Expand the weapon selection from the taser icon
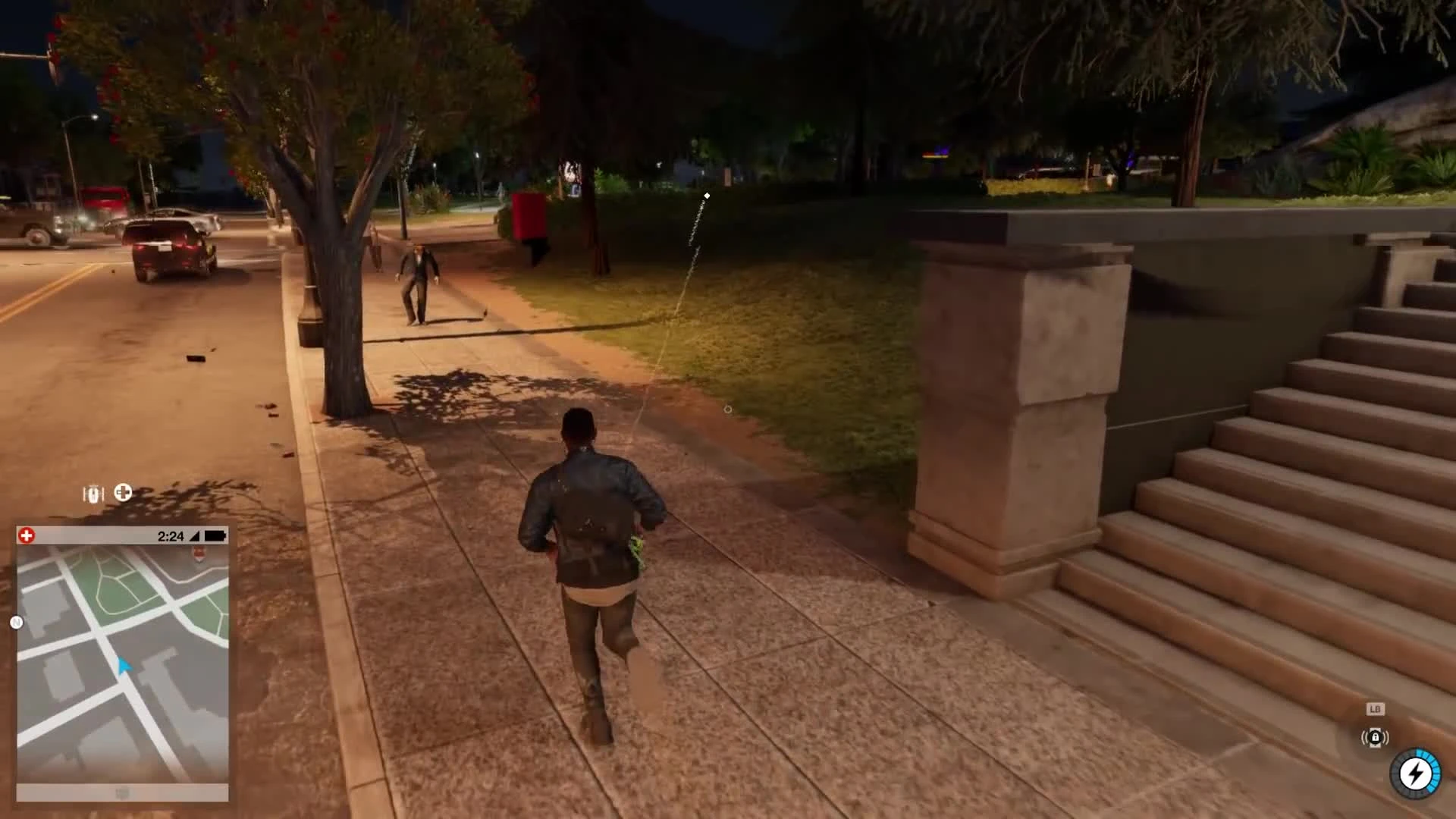This screenshot has height=819, width=1456. point(93,493)
